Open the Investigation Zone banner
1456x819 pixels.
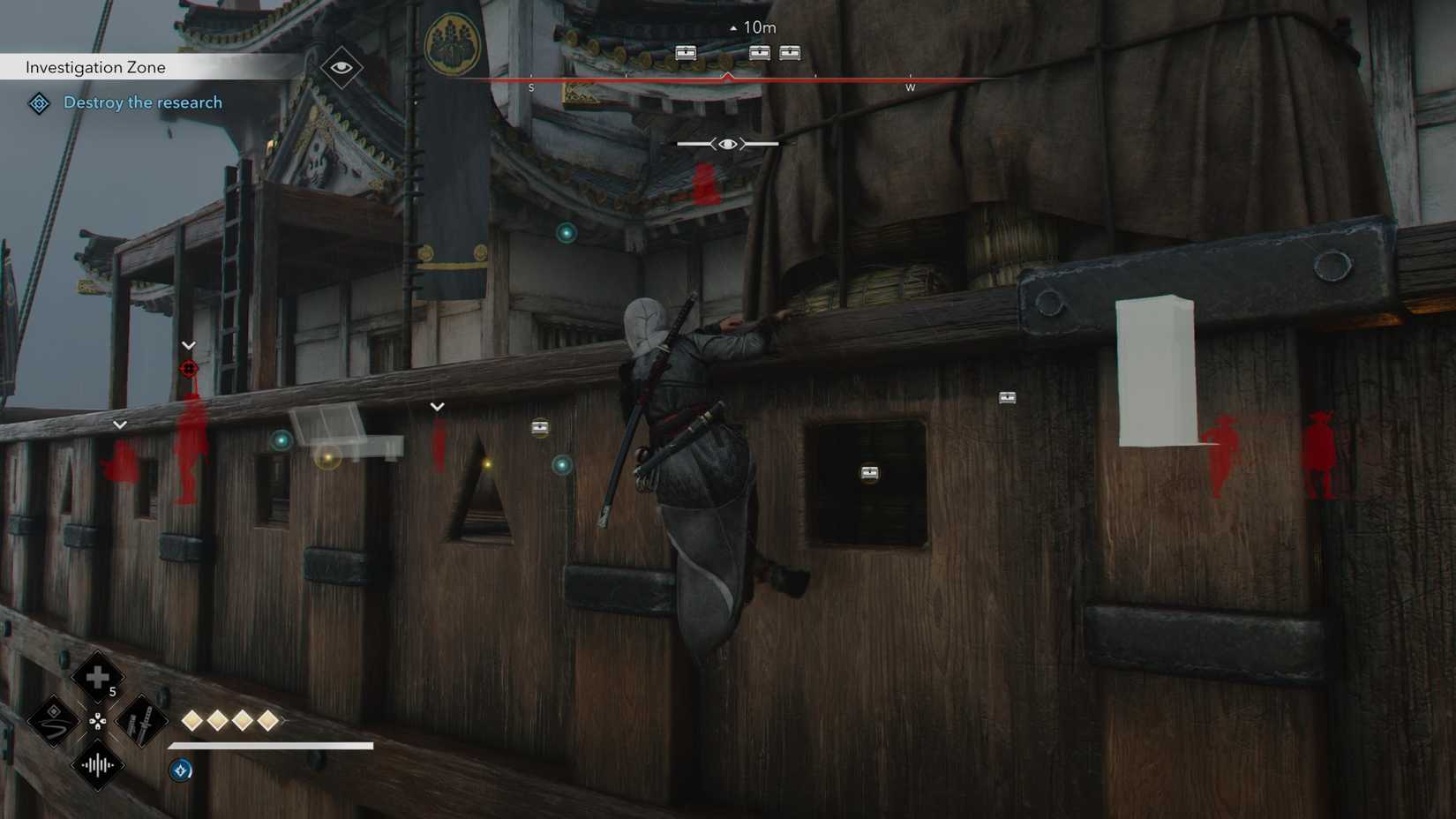(x=94, y=66)
